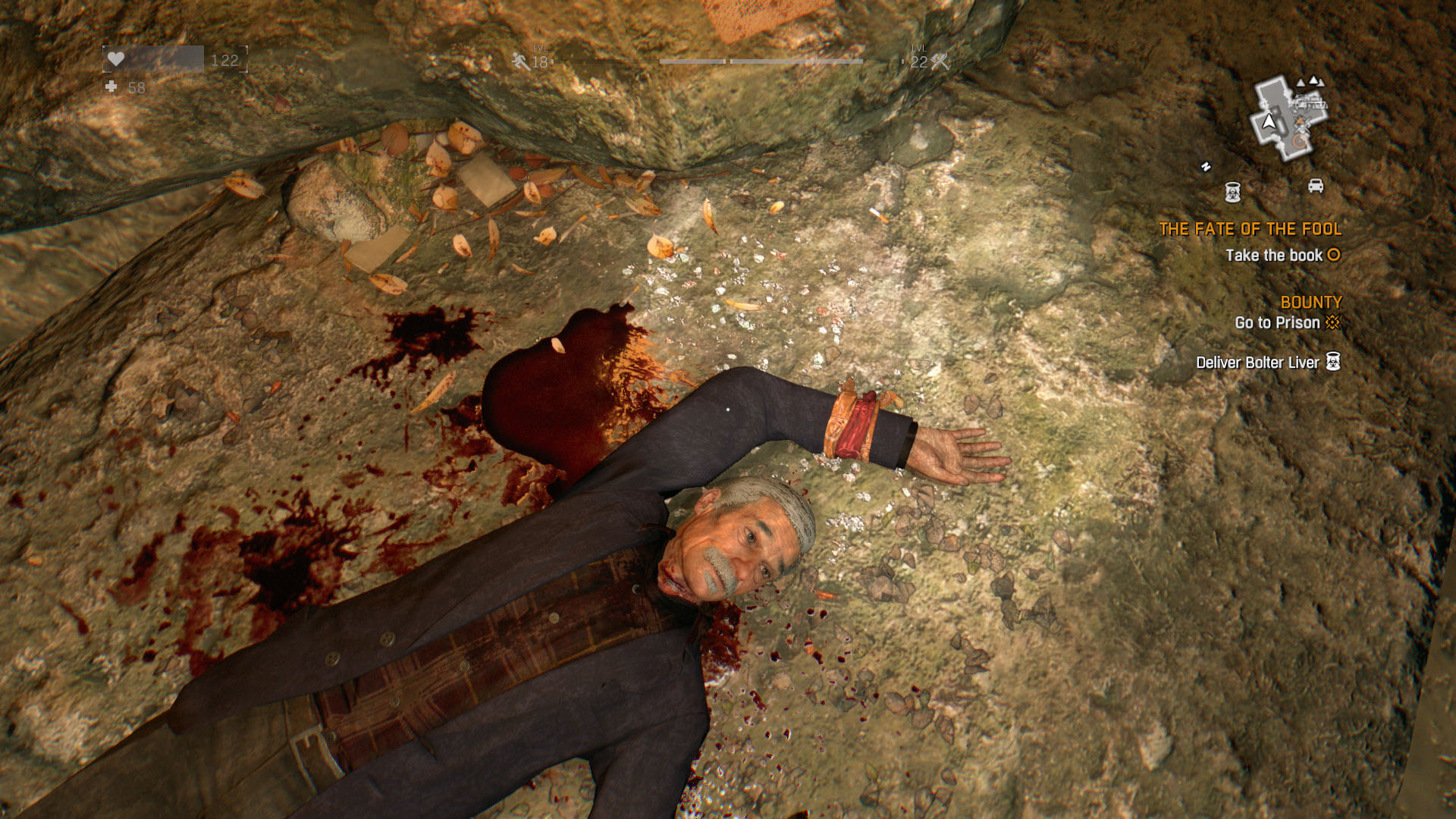Click the minimap in the corner
The width and height of the screenshot is (1456, 819).
click(x=1288, y=119)
